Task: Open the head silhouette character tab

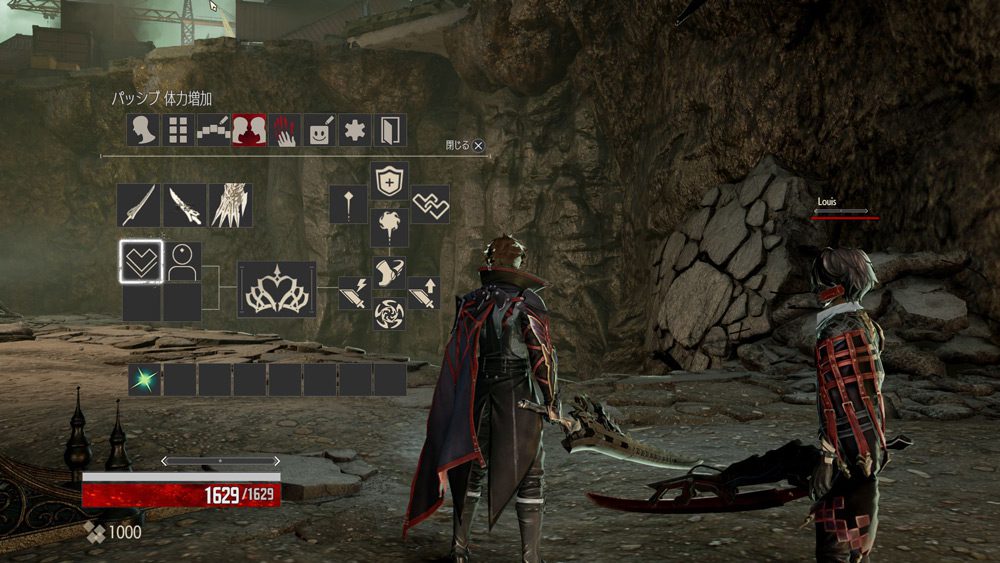Action: pos(143,131)
